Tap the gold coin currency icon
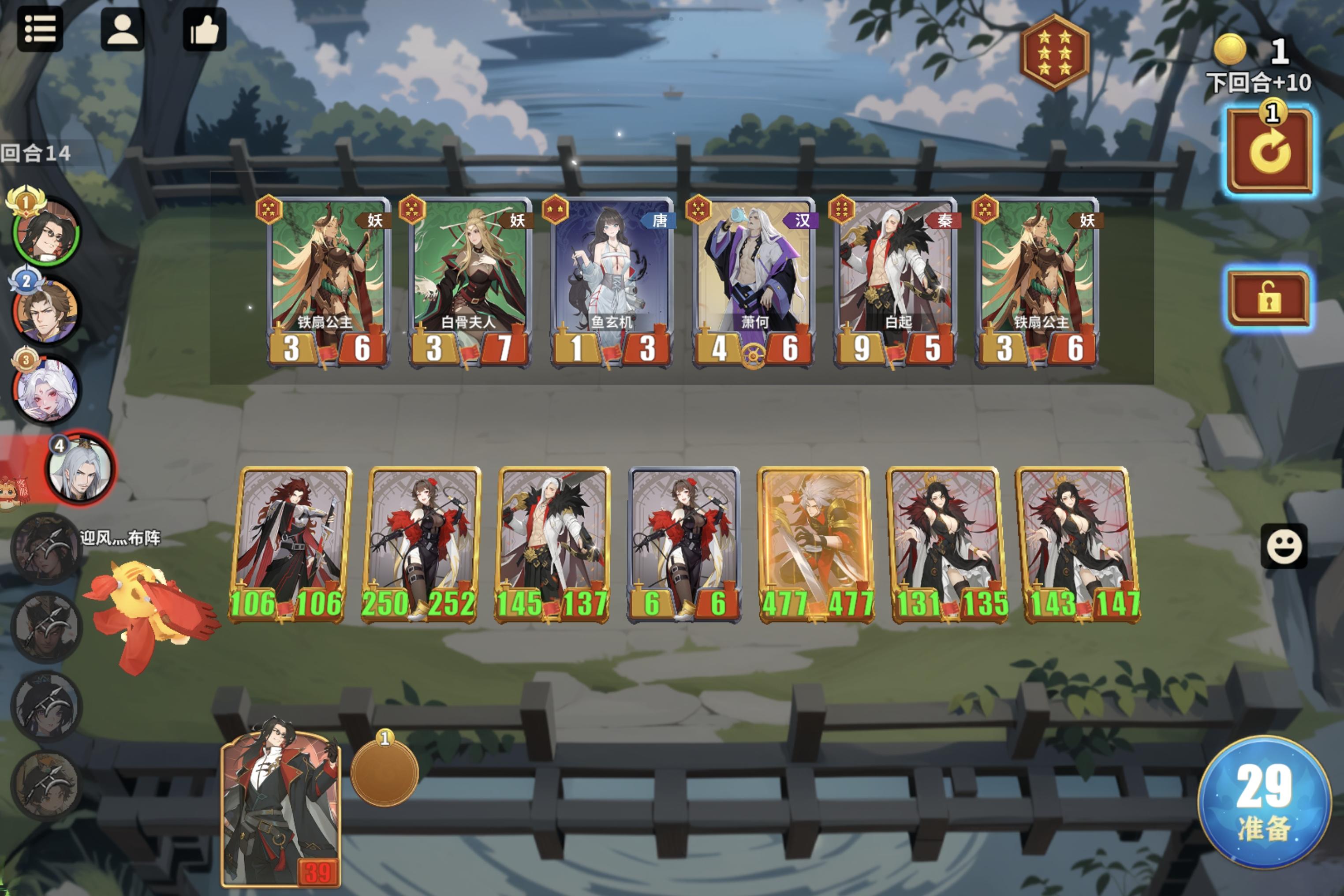Screen dimensions: 1344x896 coord(1230,49)
